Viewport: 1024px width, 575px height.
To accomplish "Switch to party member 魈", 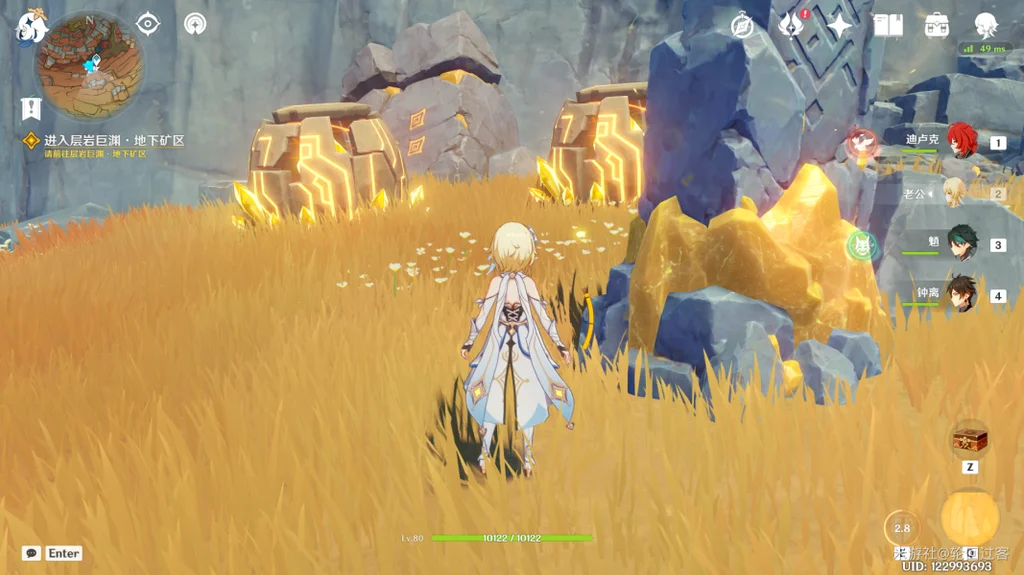I will click(961, 244).
